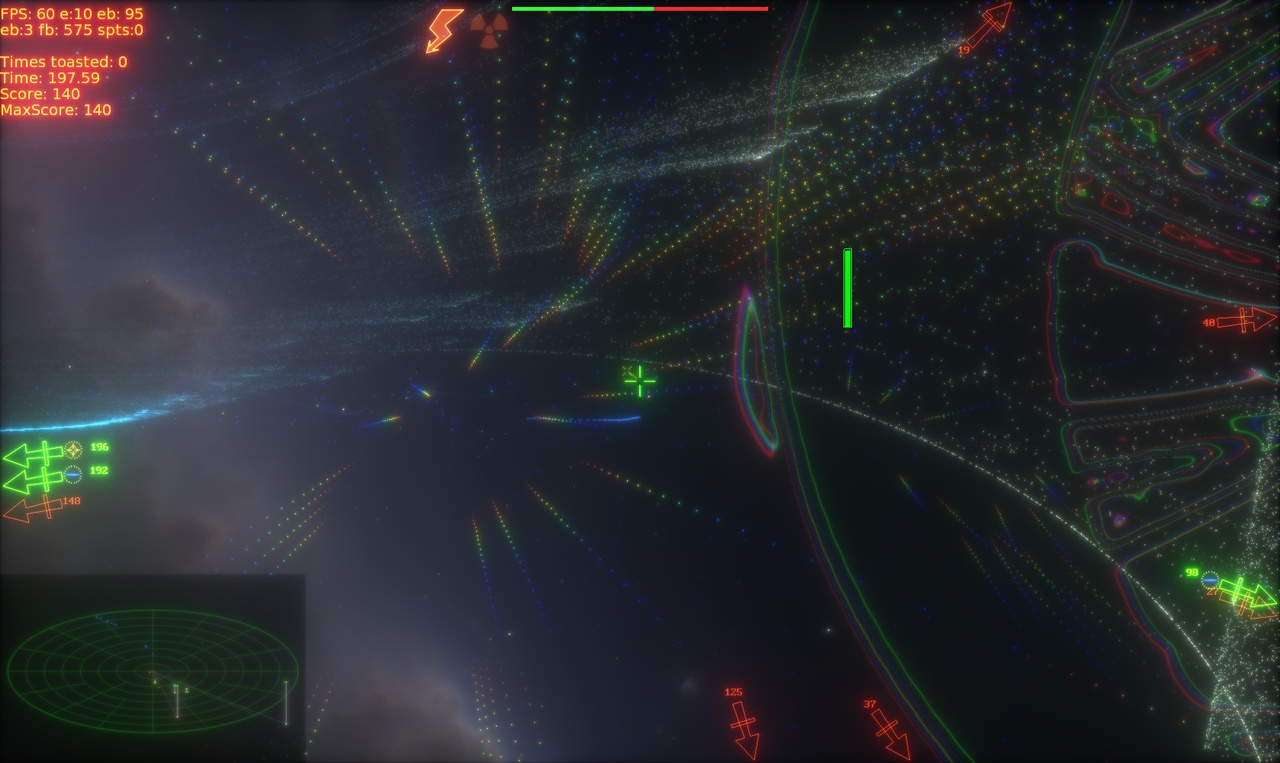Click the green targeting crosshair reticle
The height and width of the screenshot is (763, 1280).
coord(638,381)
